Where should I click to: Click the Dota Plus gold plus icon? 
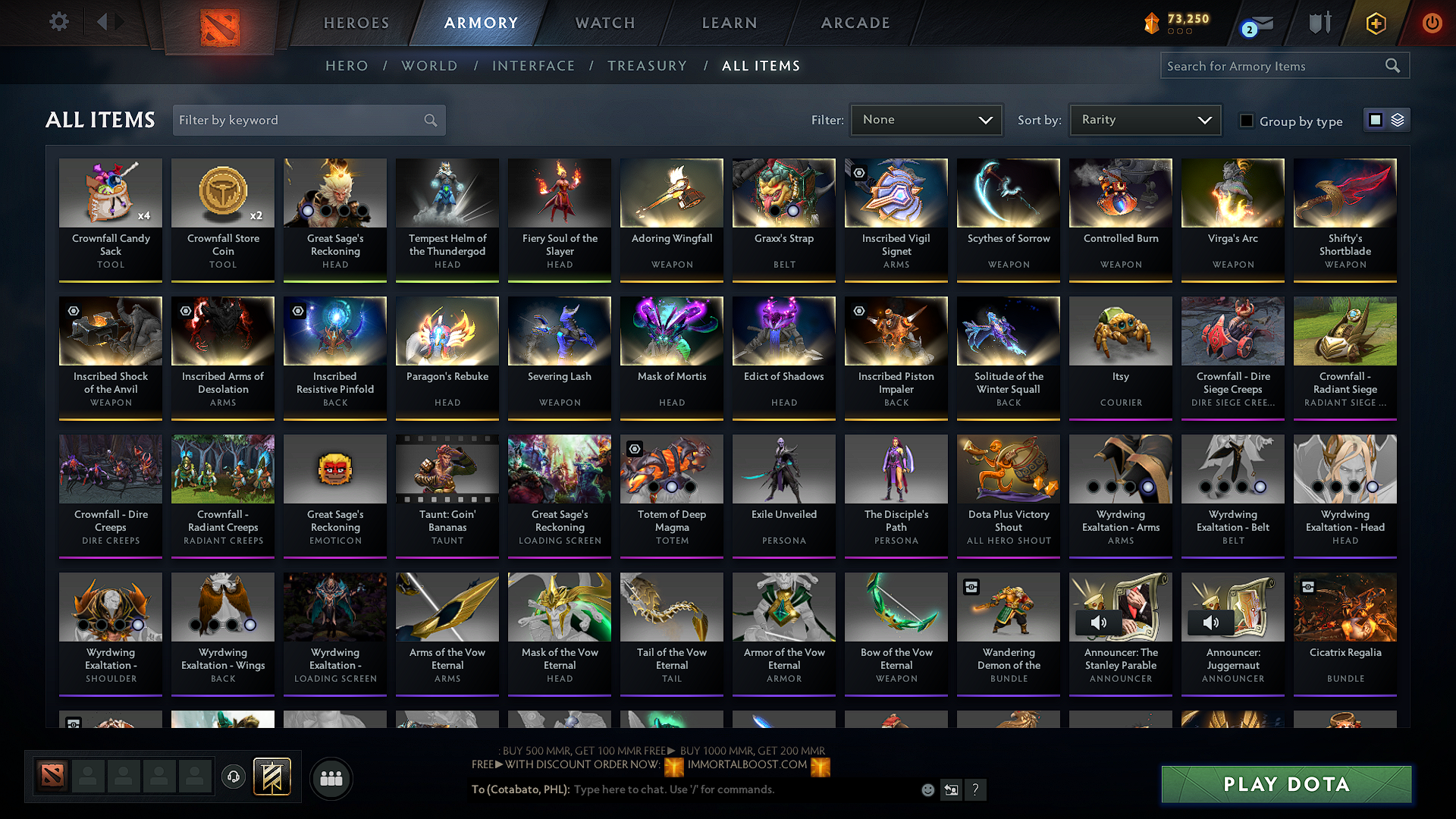pyautogui.click(x=1375, y=23)
